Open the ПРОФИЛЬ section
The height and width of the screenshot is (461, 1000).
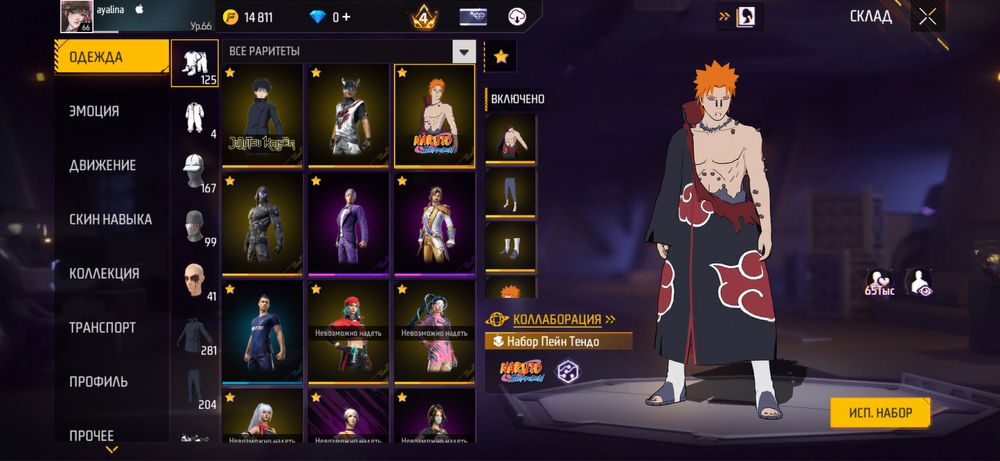tap(98, 381)
